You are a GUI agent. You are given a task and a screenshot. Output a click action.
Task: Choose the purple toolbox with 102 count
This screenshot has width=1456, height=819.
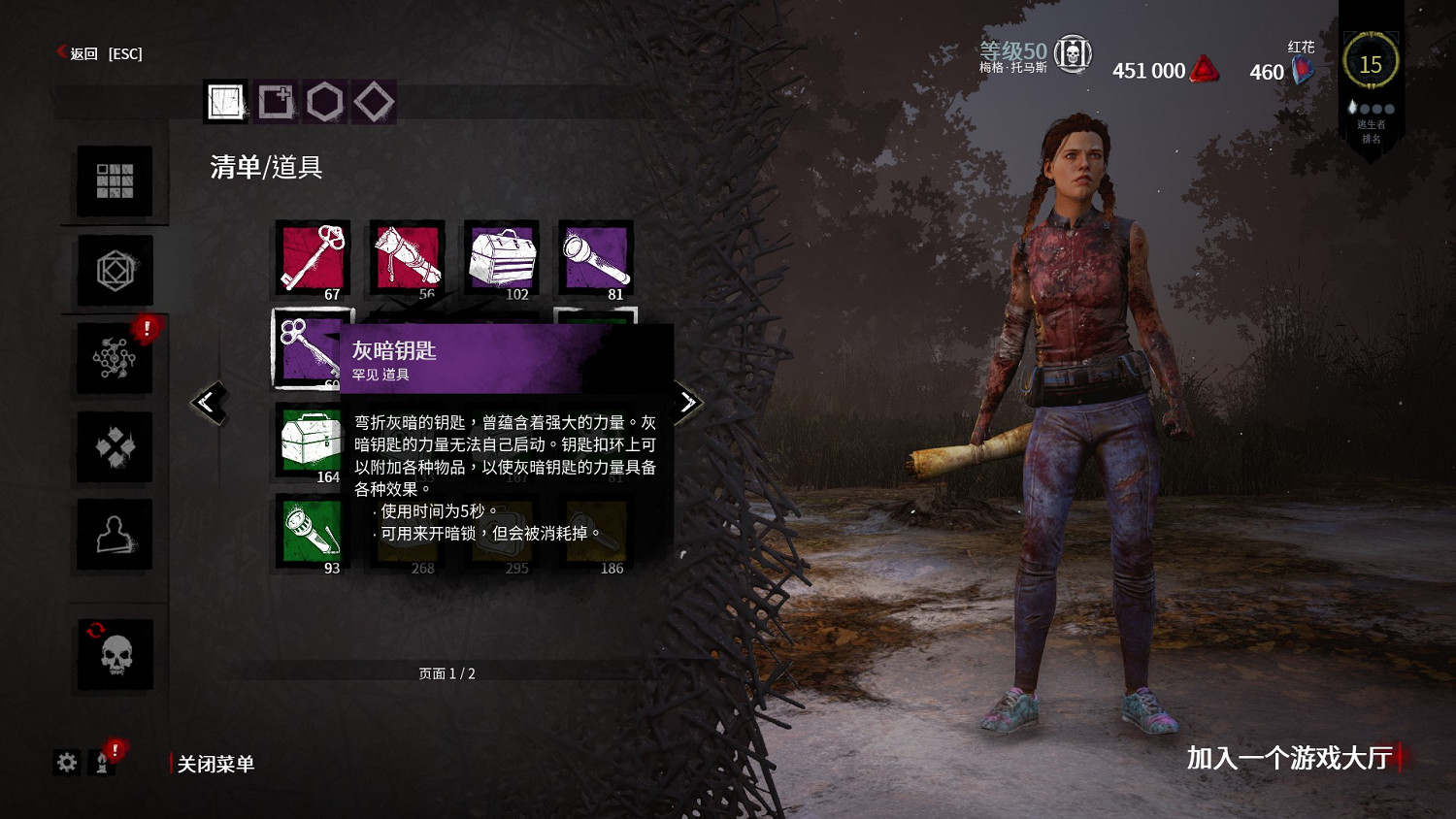pyautogui.click(x=502, y=259)
